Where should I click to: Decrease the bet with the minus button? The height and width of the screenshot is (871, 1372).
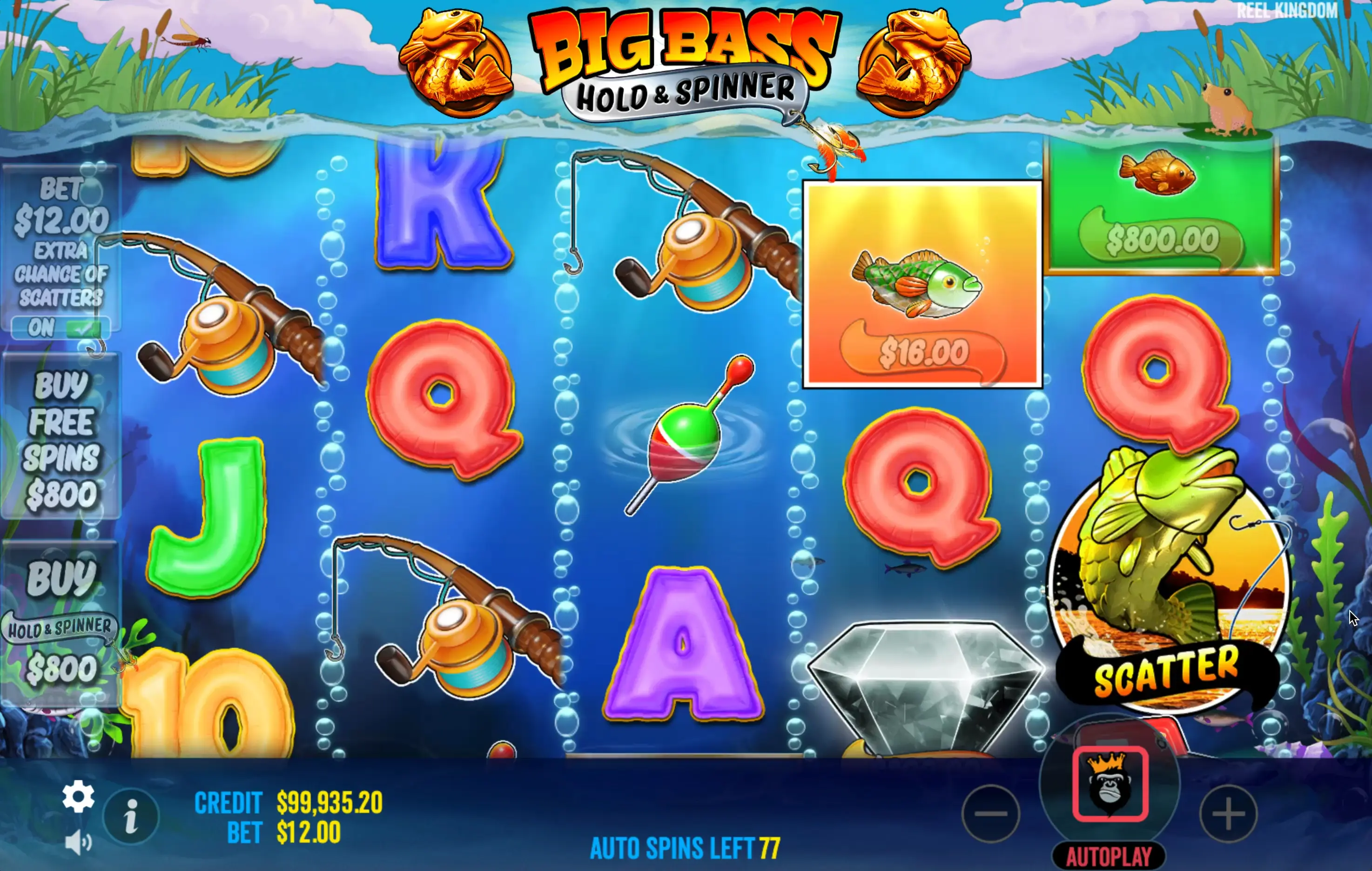[x=991, y=813]
